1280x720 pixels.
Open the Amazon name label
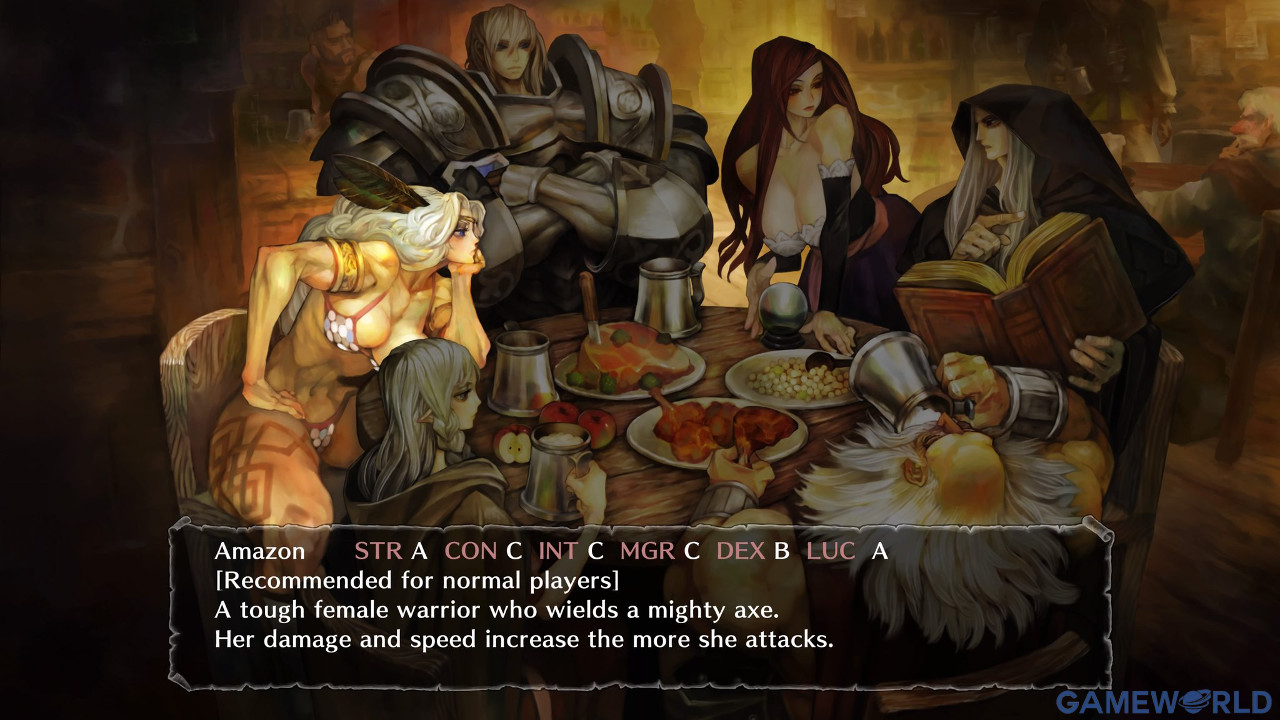click(x=260, y=551)
